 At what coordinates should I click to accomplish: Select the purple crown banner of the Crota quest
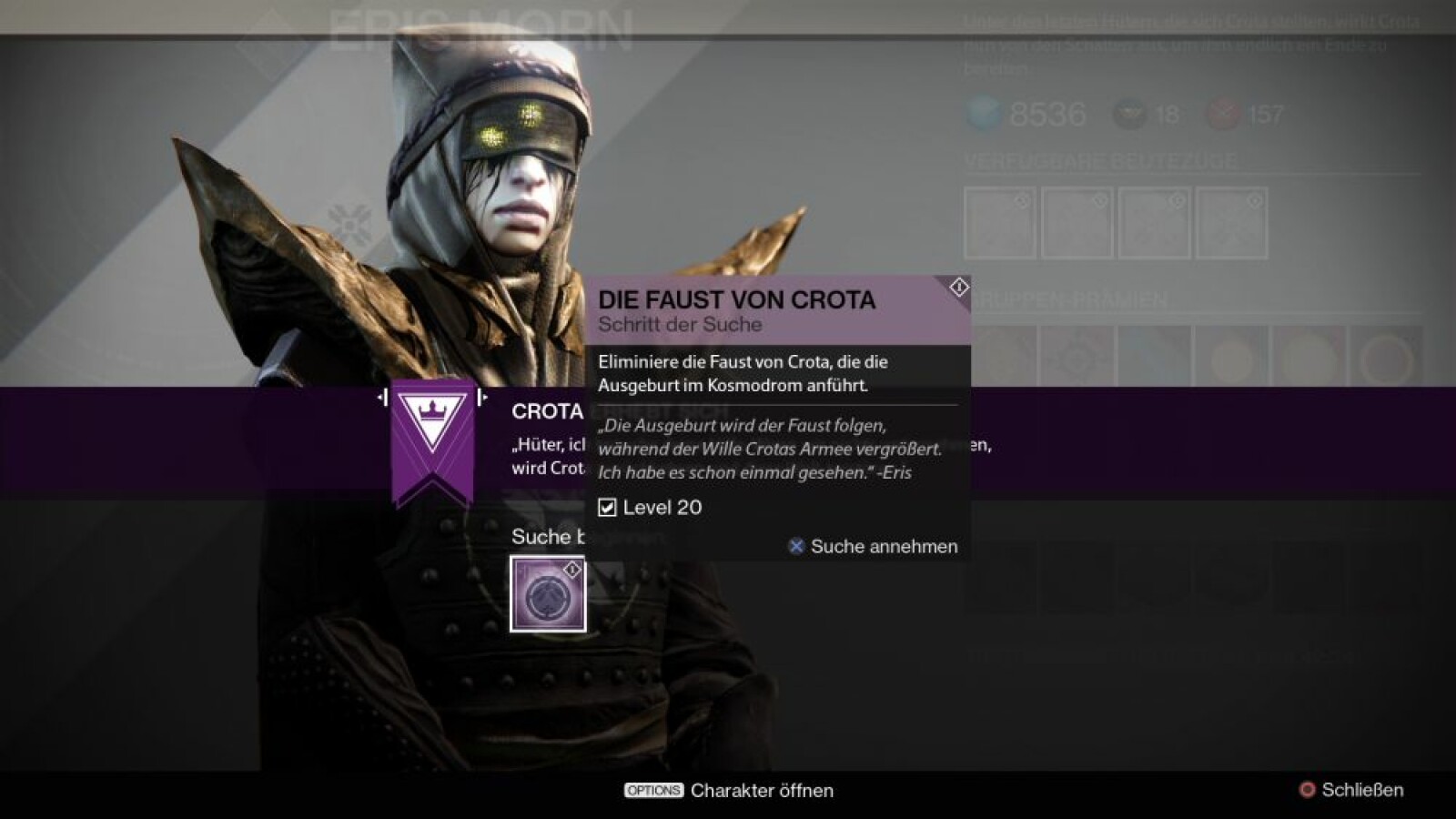point(434,437)
